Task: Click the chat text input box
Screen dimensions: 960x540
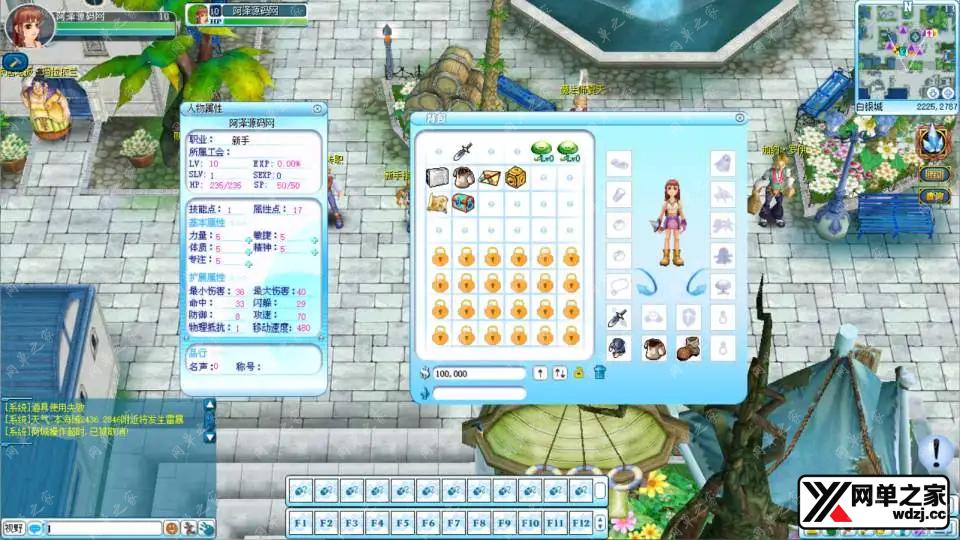Action: pos(104,527)
